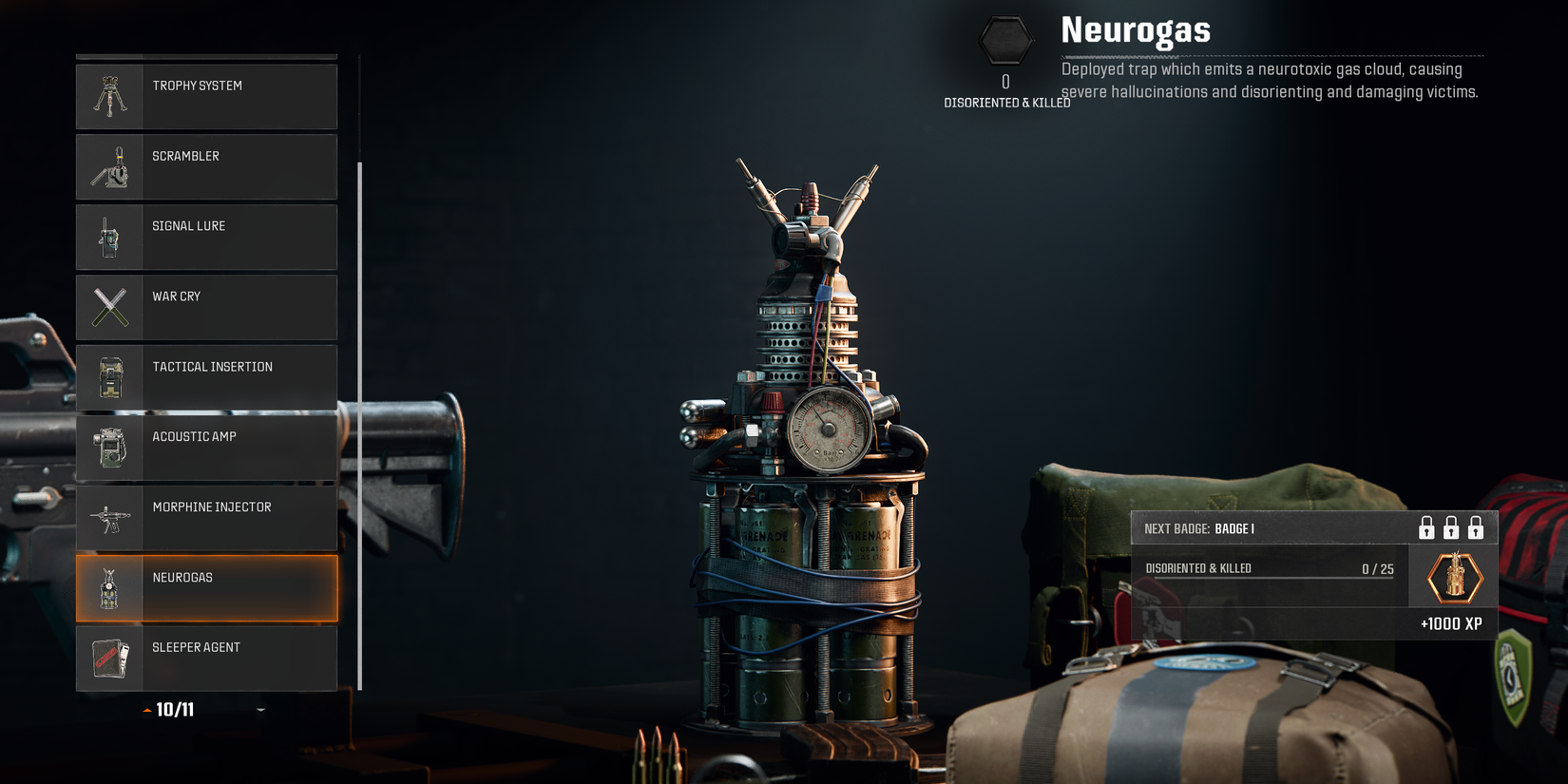This screenshot has width=1568, height=784.
Task: Expand the list with the bottom chevron
Action: click(258, 709)
